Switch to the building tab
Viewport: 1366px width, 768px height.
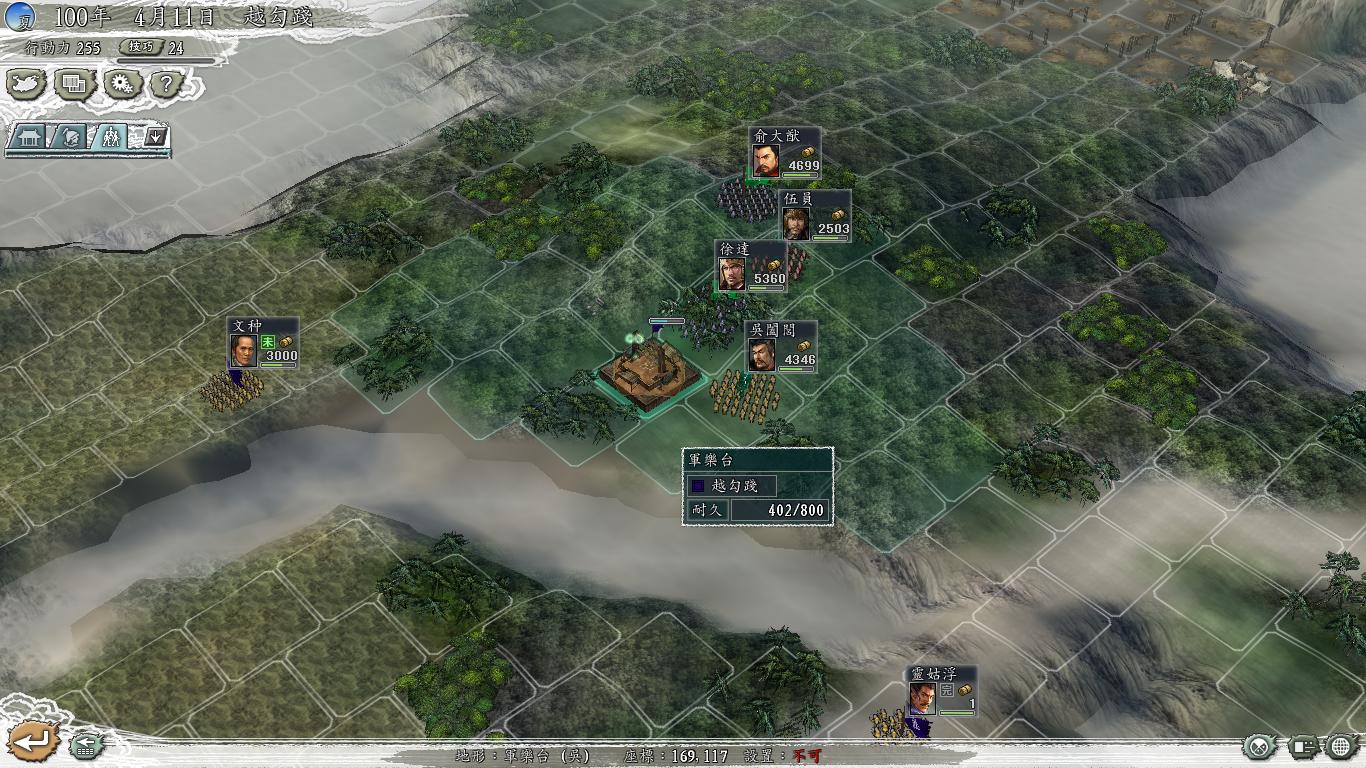(28, 137)
